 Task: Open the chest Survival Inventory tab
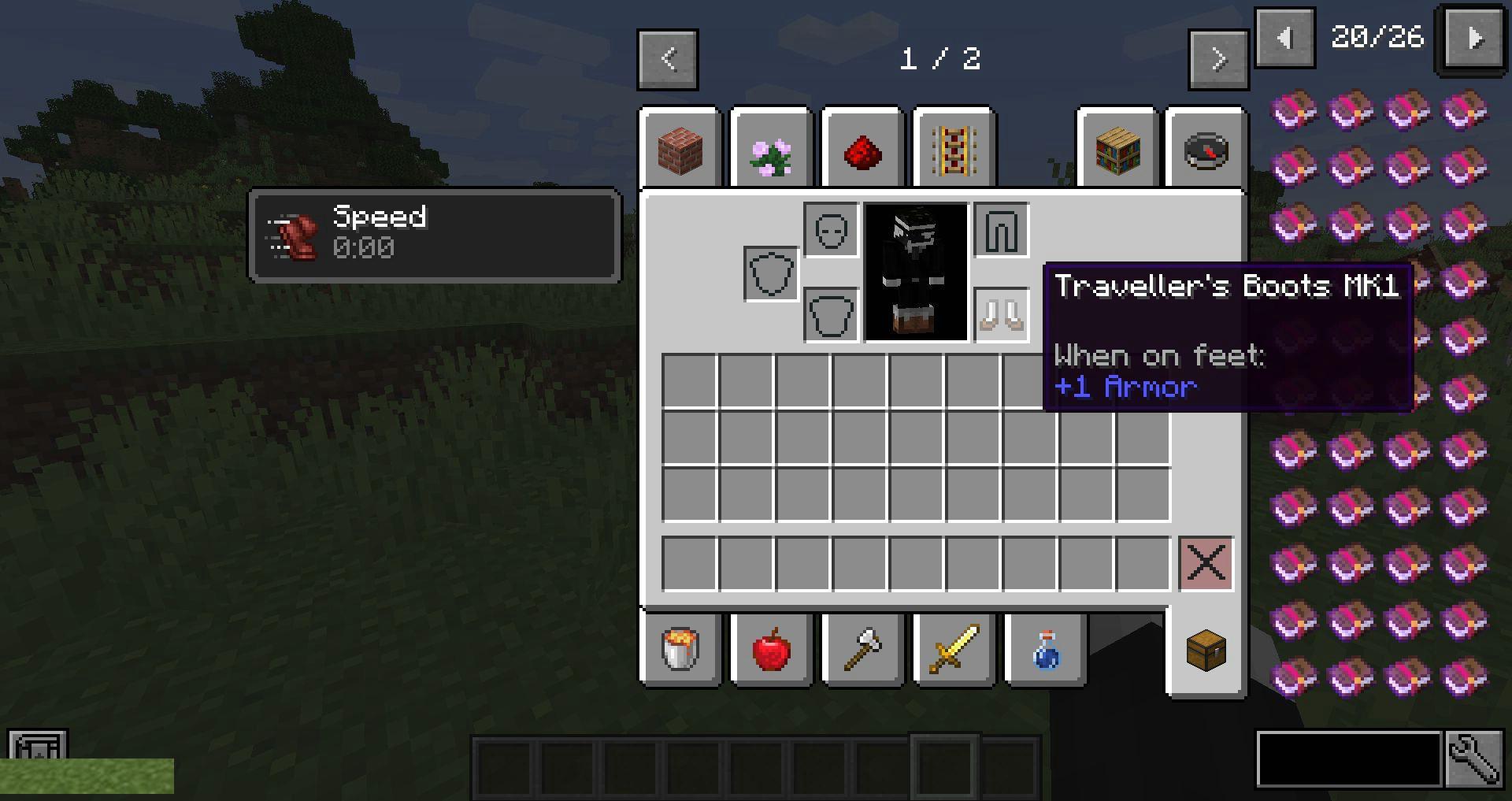click(1206, 650)
